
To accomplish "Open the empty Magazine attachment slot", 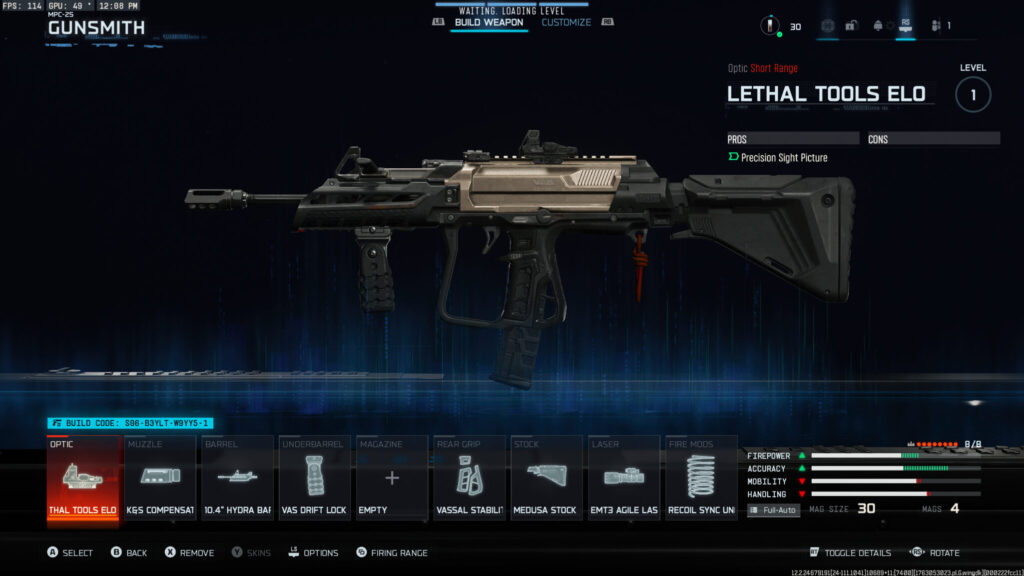I will click(392, 479).
